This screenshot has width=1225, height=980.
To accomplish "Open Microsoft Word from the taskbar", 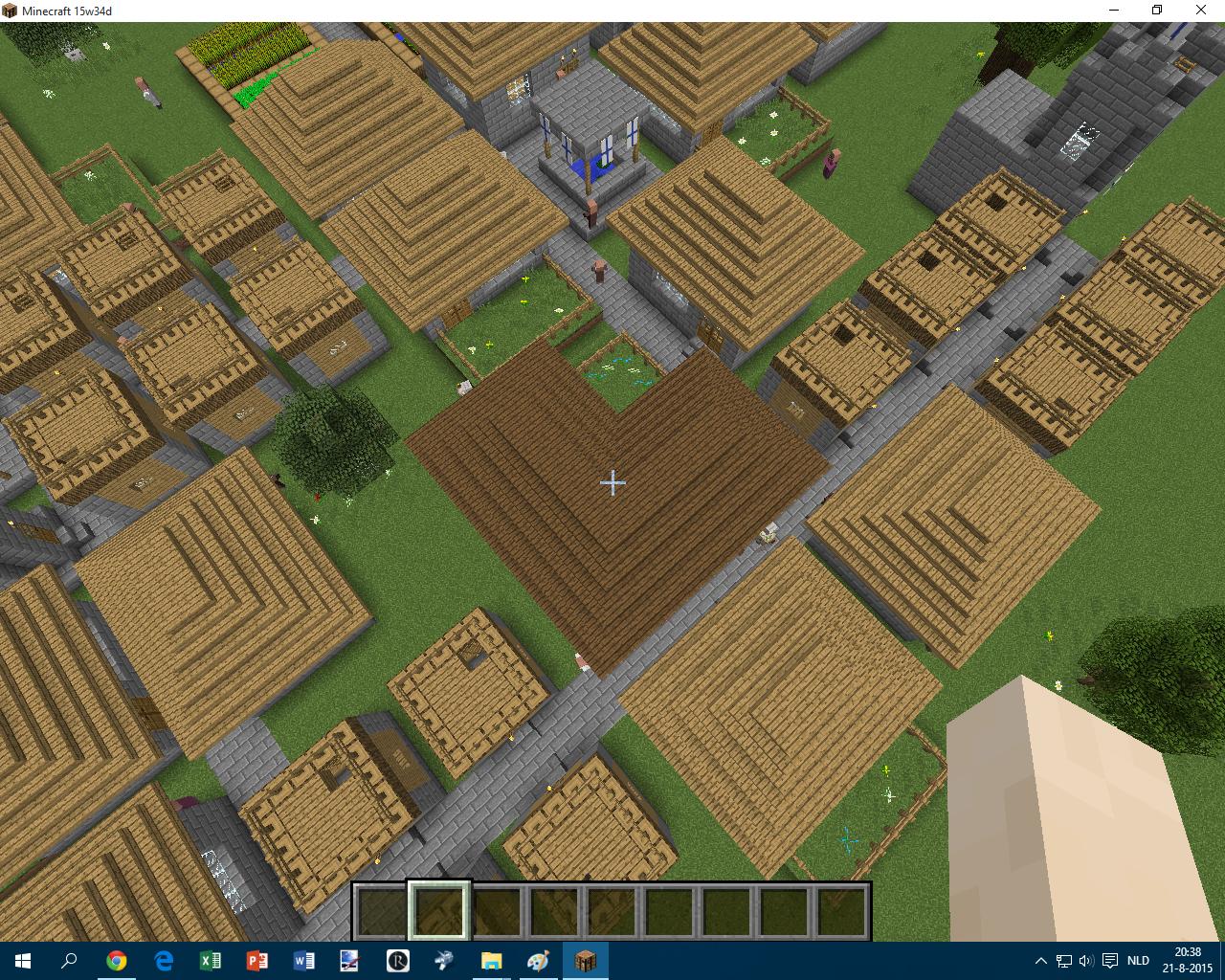I will click(303, 960).
